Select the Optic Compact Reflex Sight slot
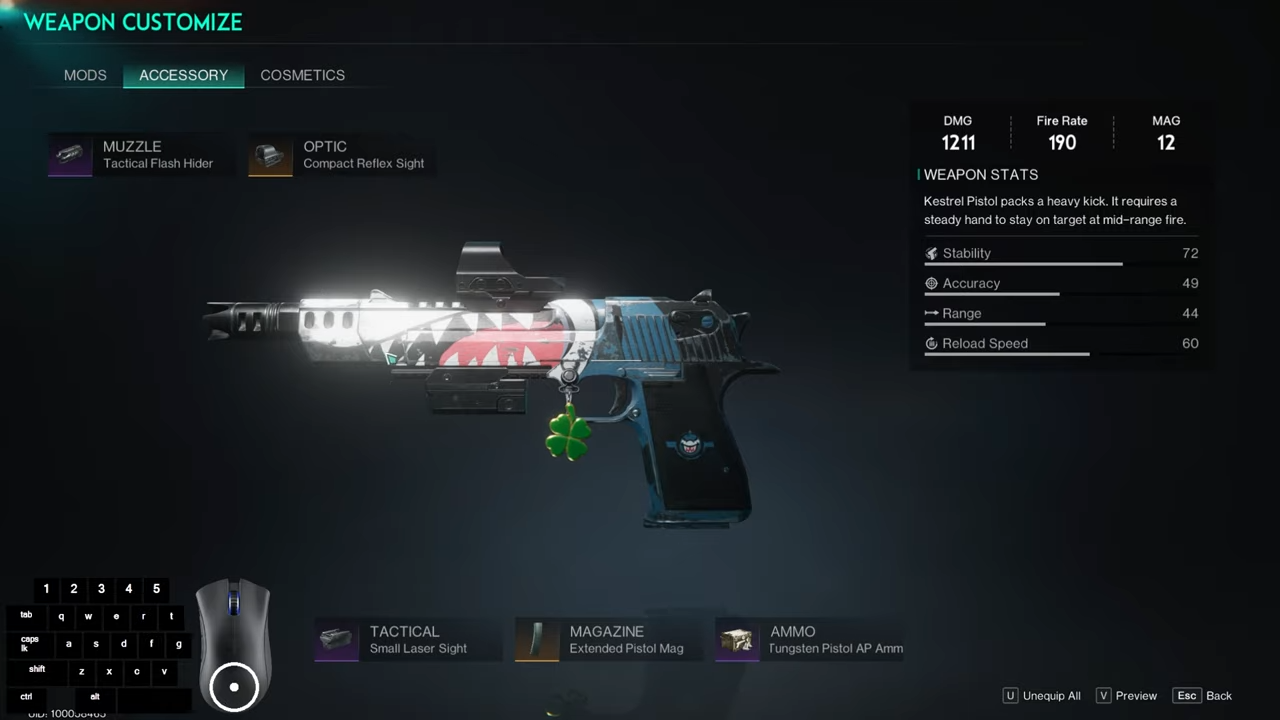 tap(340, 155)
